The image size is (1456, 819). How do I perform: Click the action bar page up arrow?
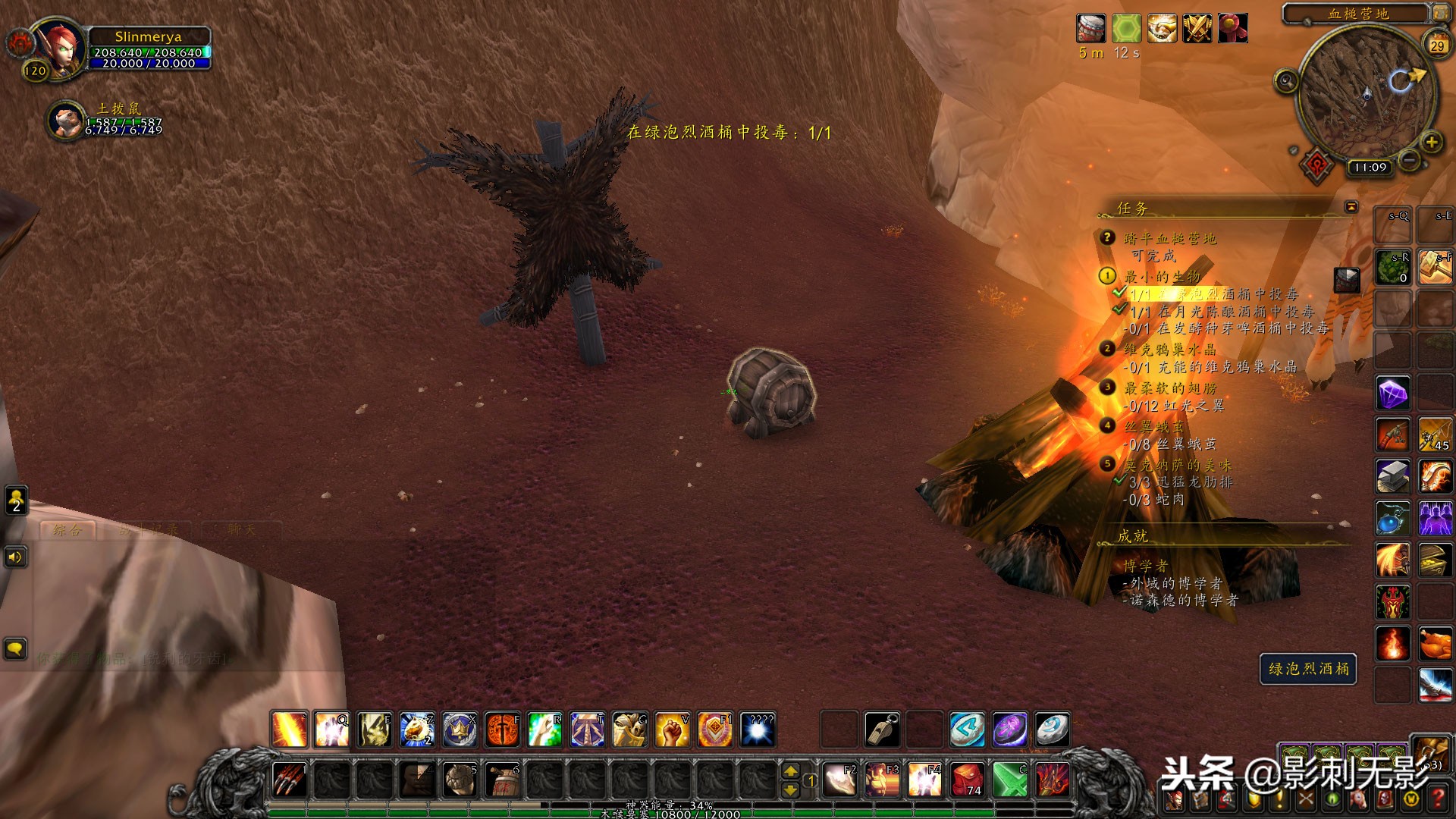coord(790,770)
